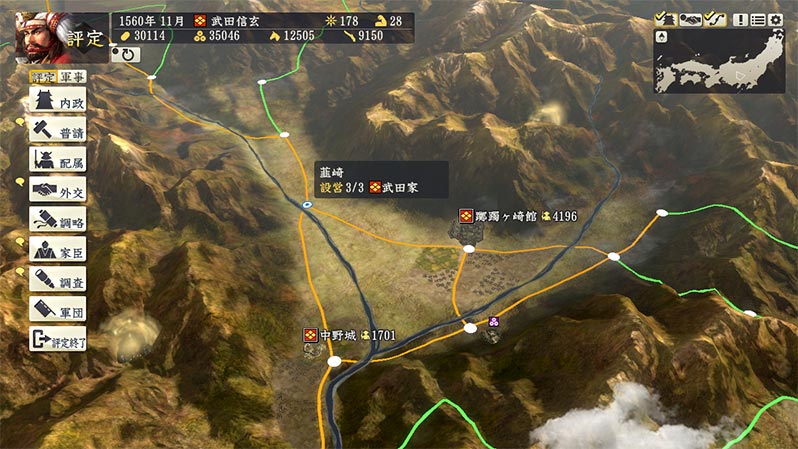Select the 評定 council tab

pos(43,76)
